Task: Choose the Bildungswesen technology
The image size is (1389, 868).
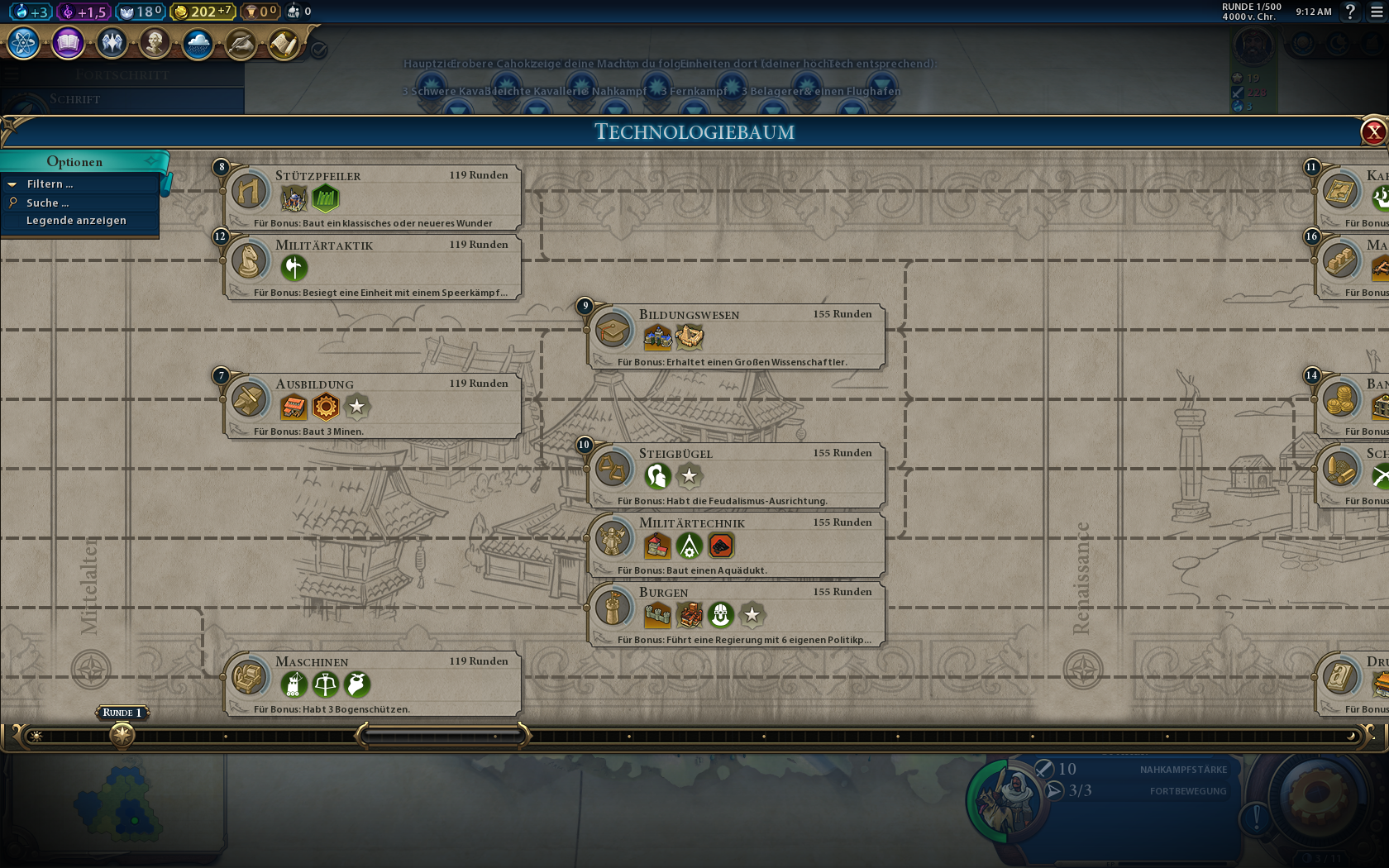Action: pos(737,336)
